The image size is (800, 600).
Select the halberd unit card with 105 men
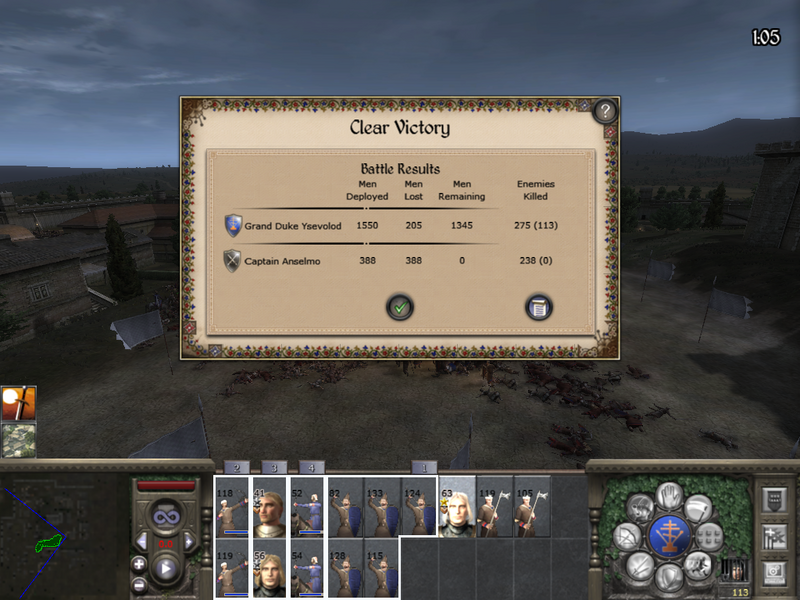coord(531,506)
